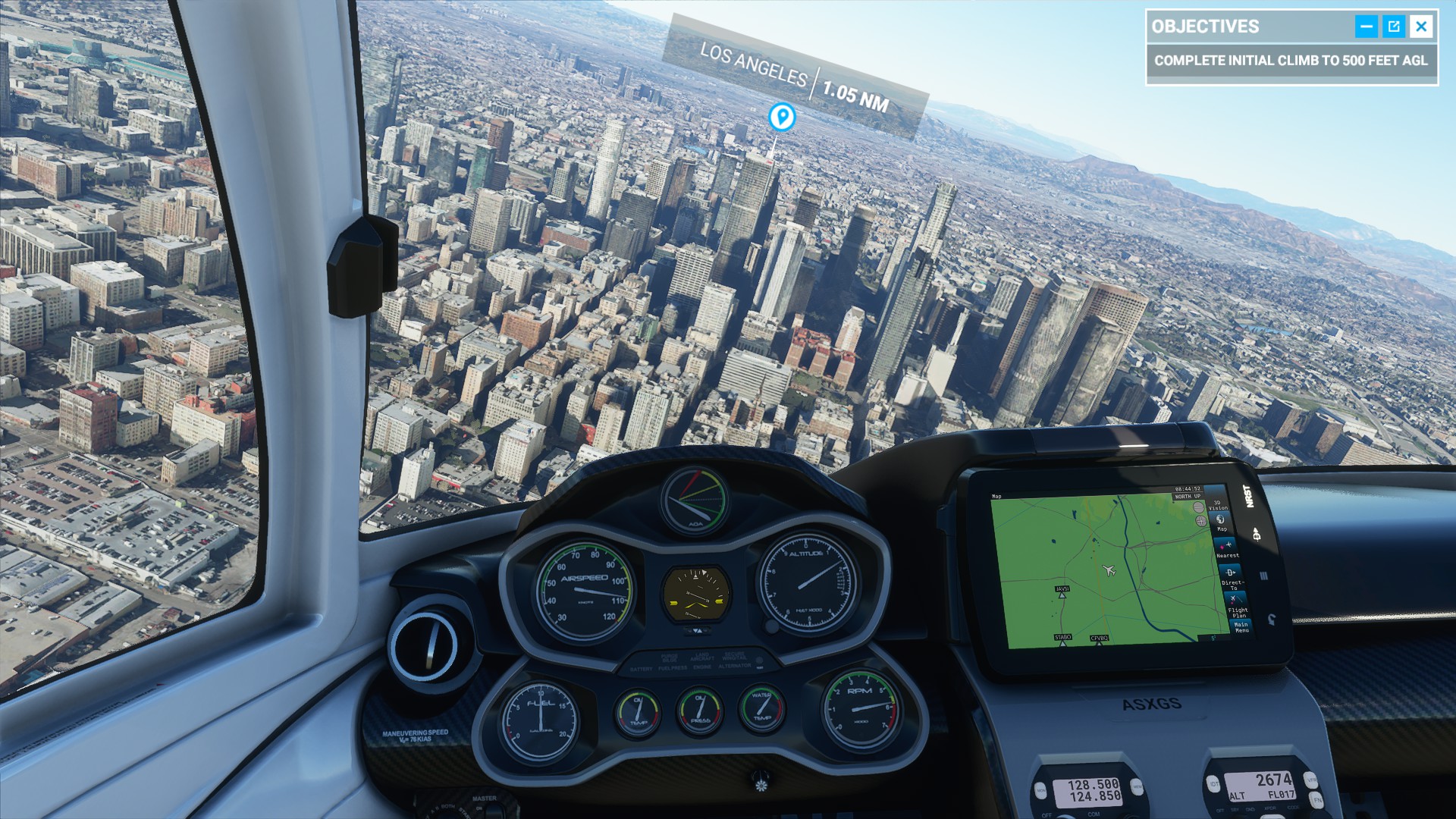Select the initial climb objective entry
This screenshot has height=819, width=1456.
(1291, 61)
